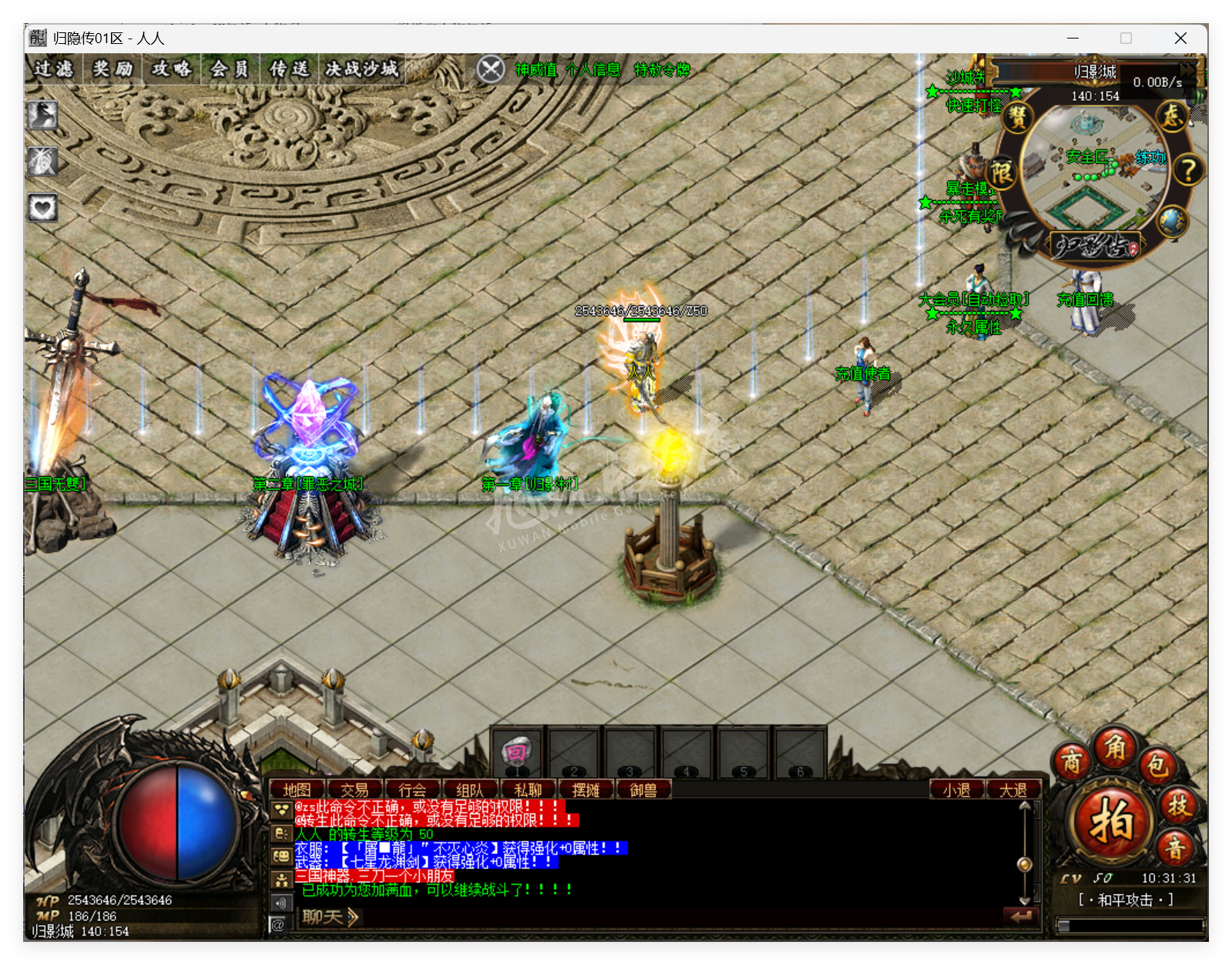This screenshot has width=1232, height=965.
Task: Toggle the 音 sound button
Action: pyautogui.click(x=1174, y=847)
